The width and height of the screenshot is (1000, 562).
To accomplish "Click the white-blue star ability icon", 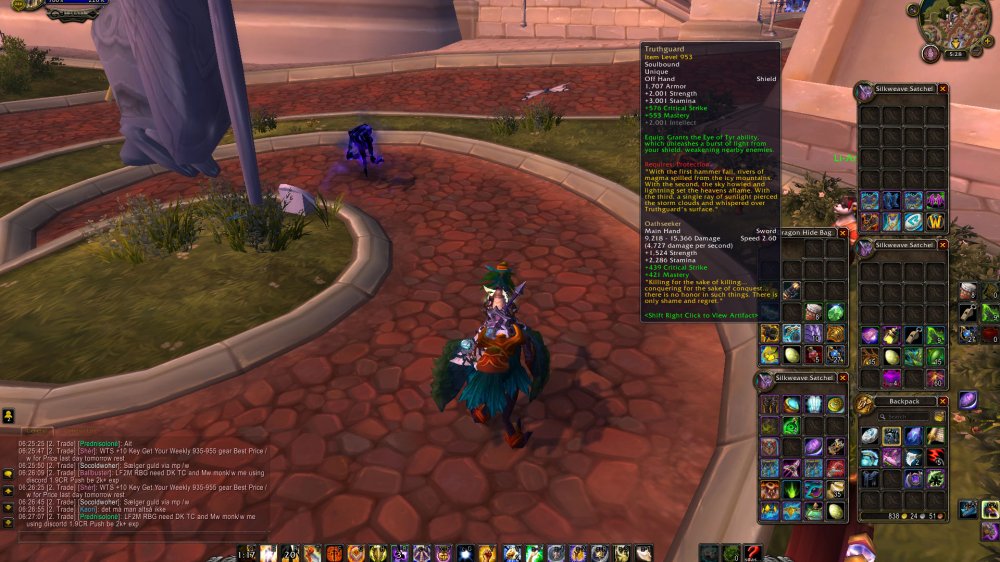I will (x=466, y=553).
